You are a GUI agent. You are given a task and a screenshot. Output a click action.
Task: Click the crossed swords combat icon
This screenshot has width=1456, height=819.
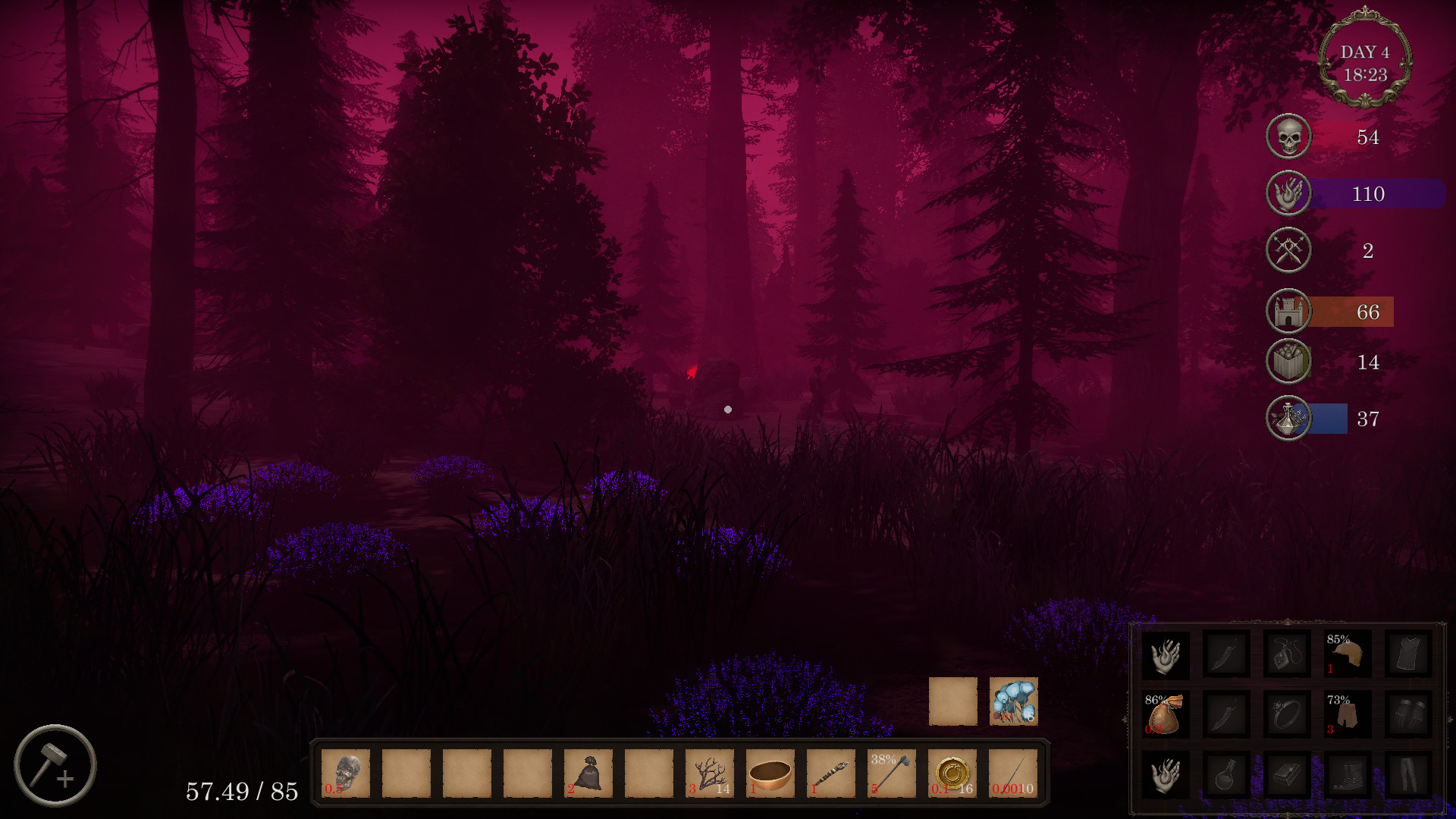[1287, 250]
